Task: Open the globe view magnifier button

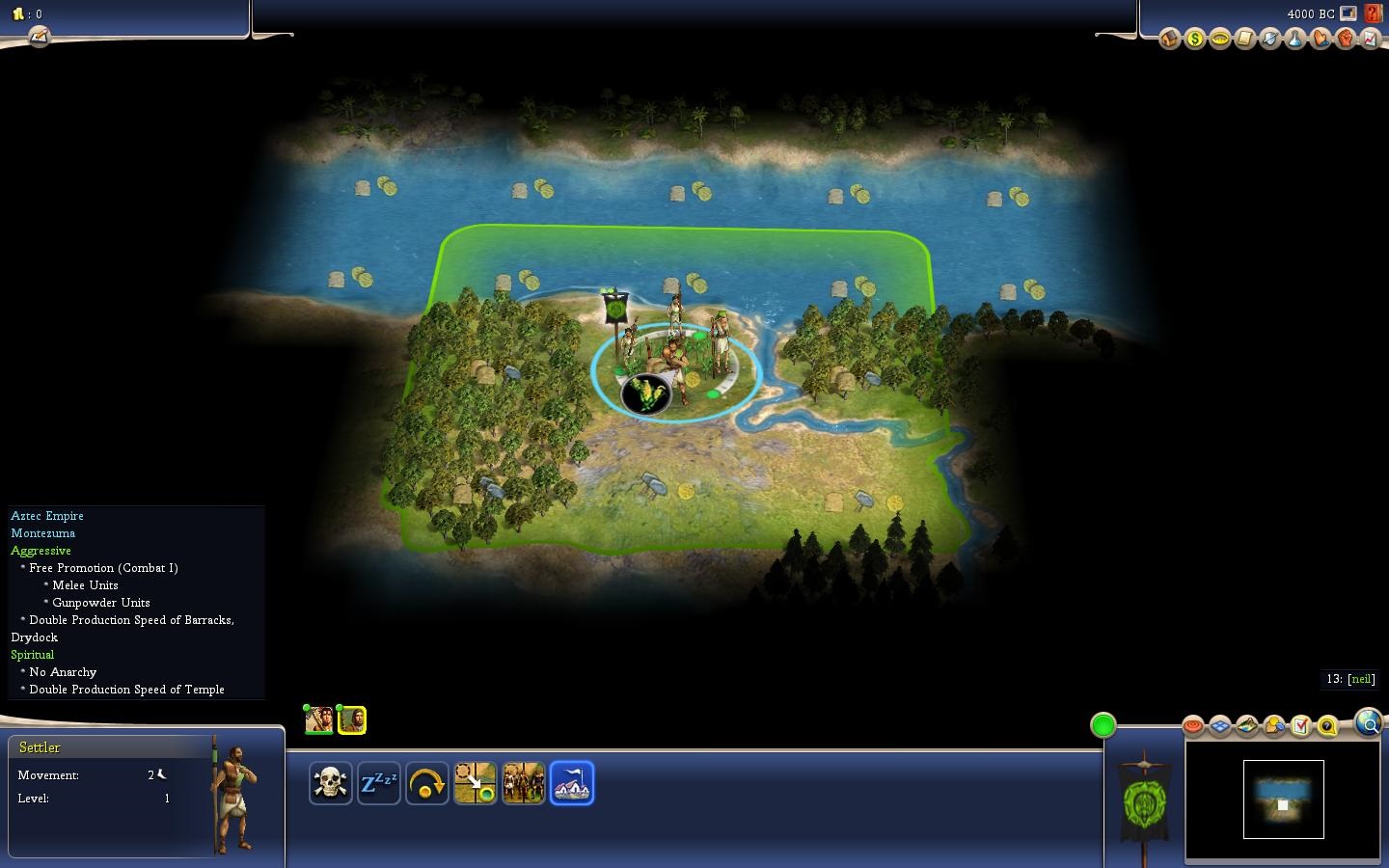Action: pyautogui.click(x=1368, y=722)
